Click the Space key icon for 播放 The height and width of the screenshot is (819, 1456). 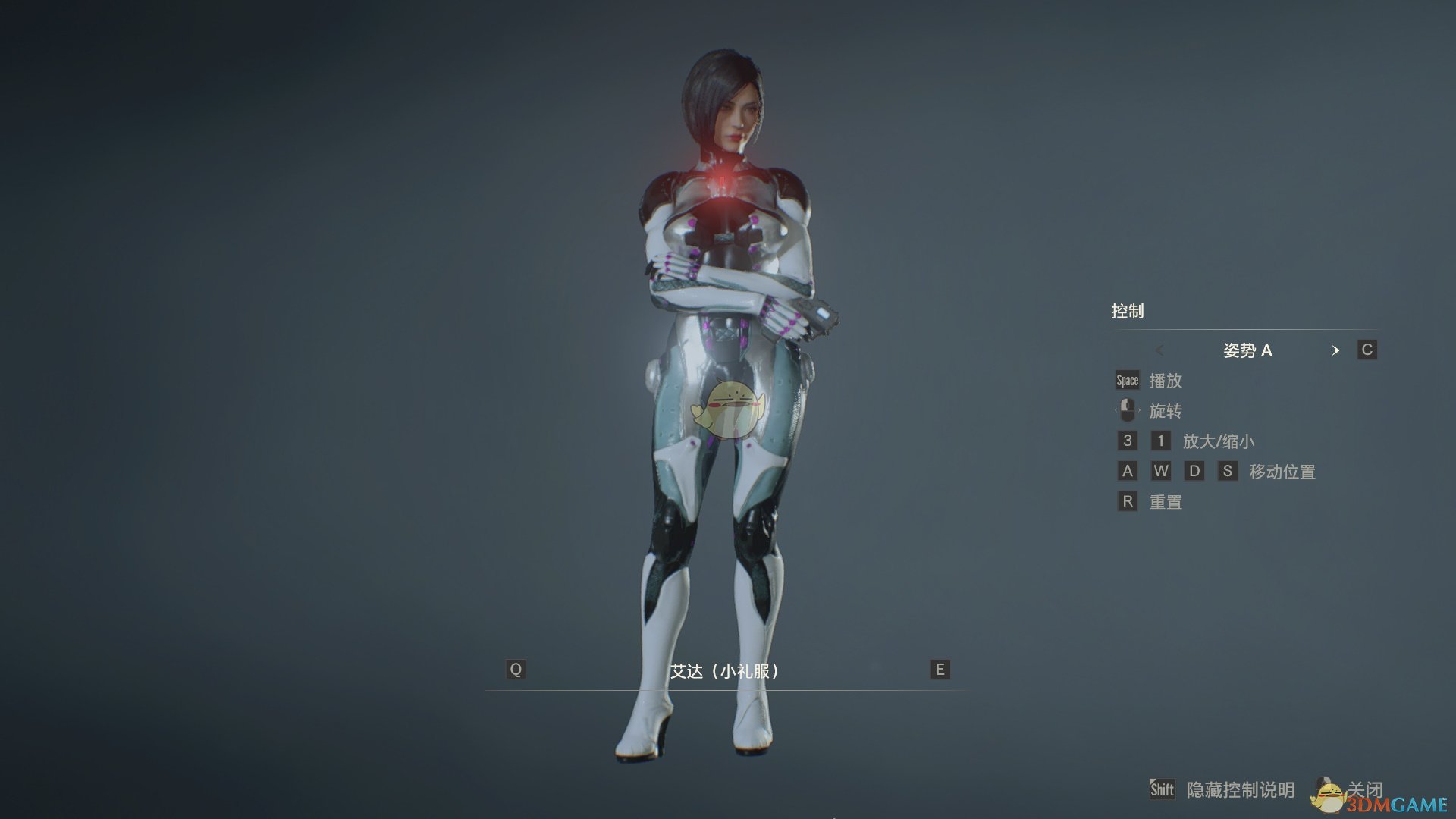(x=1126, y=381)
